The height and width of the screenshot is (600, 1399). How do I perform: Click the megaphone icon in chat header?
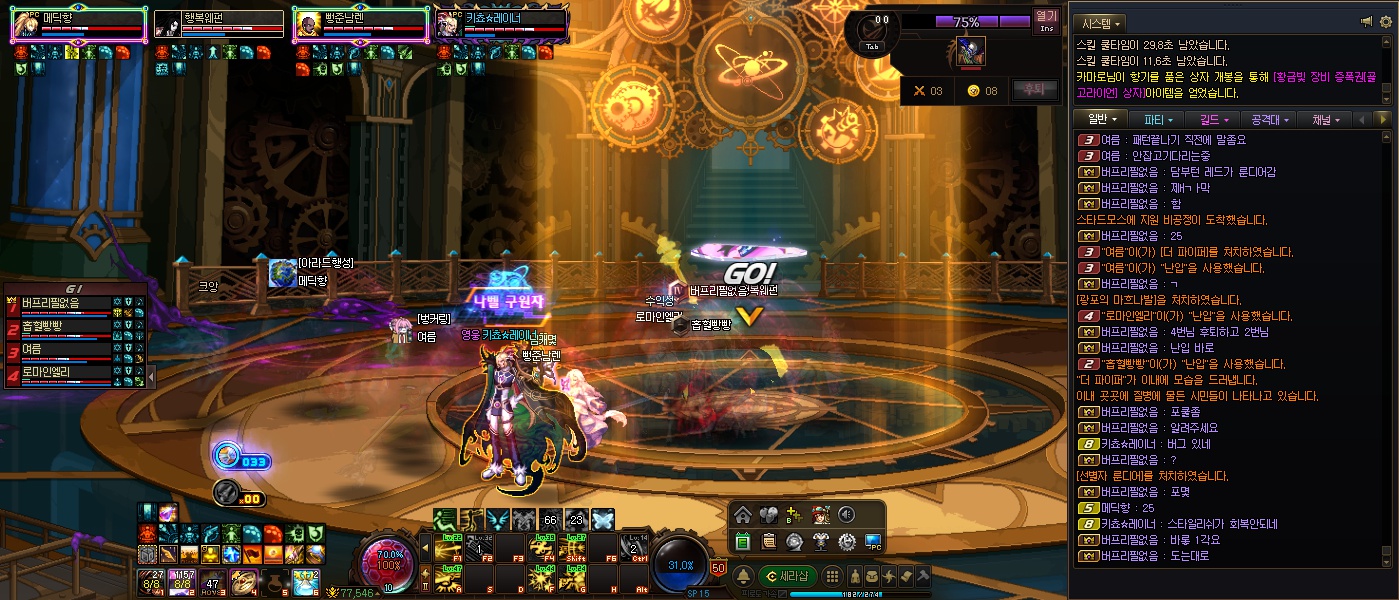click(1366, 22)
